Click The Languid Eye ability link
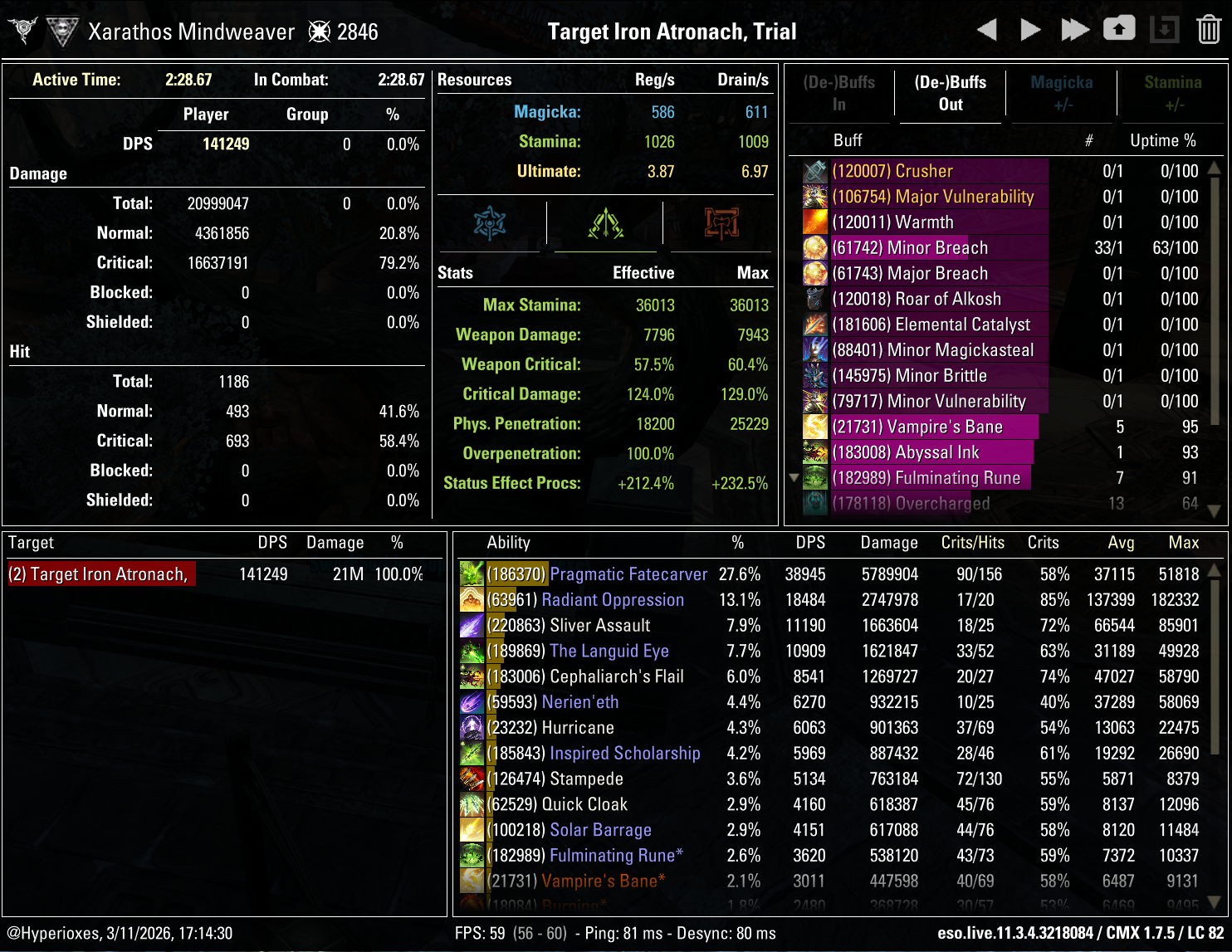The image size is (1232, 952). pyautogui.click(x=609, y=651)
